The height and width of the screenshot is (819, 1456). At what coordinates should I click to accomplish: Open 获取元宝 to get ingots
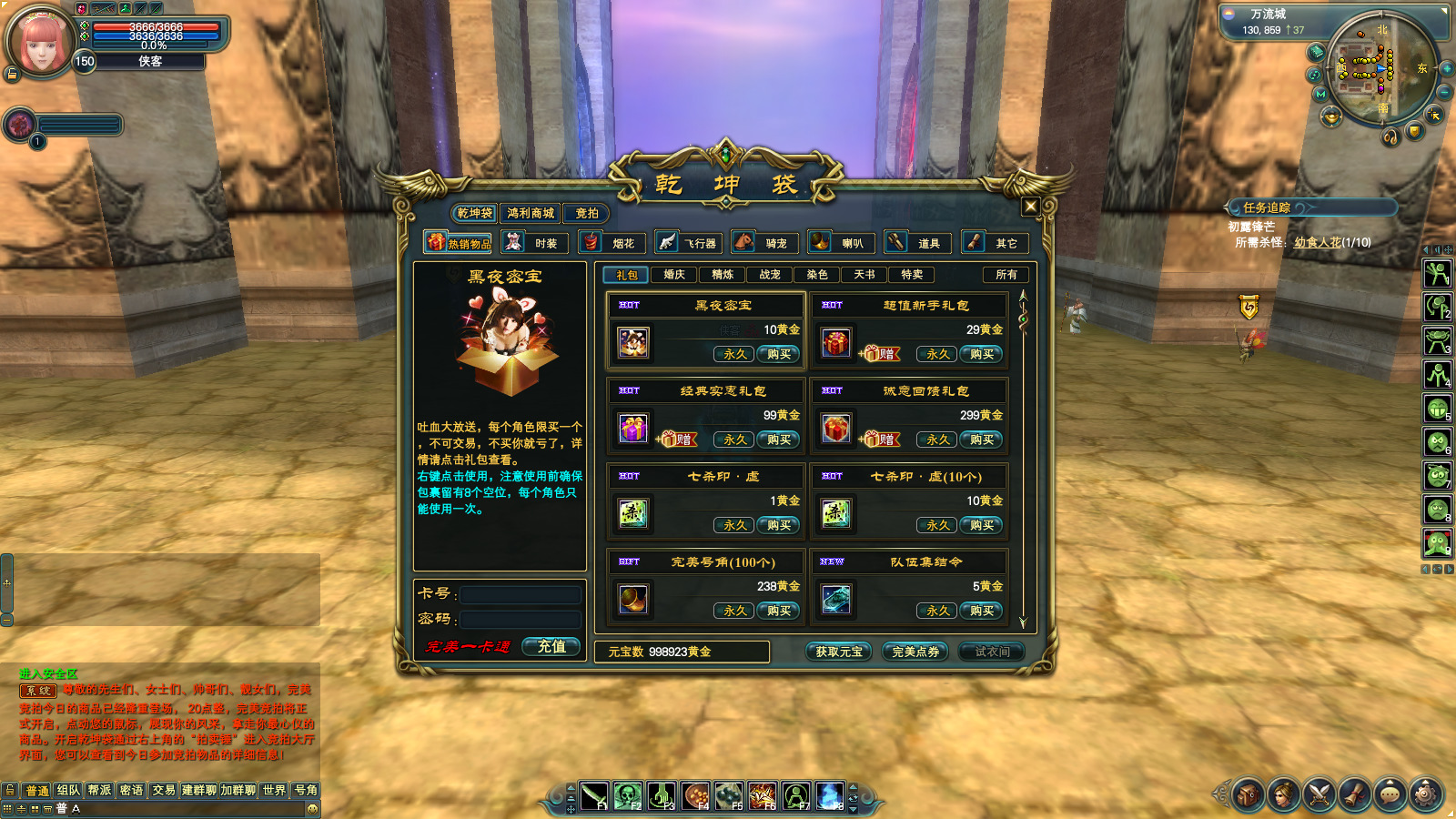[x=839, y=652]
